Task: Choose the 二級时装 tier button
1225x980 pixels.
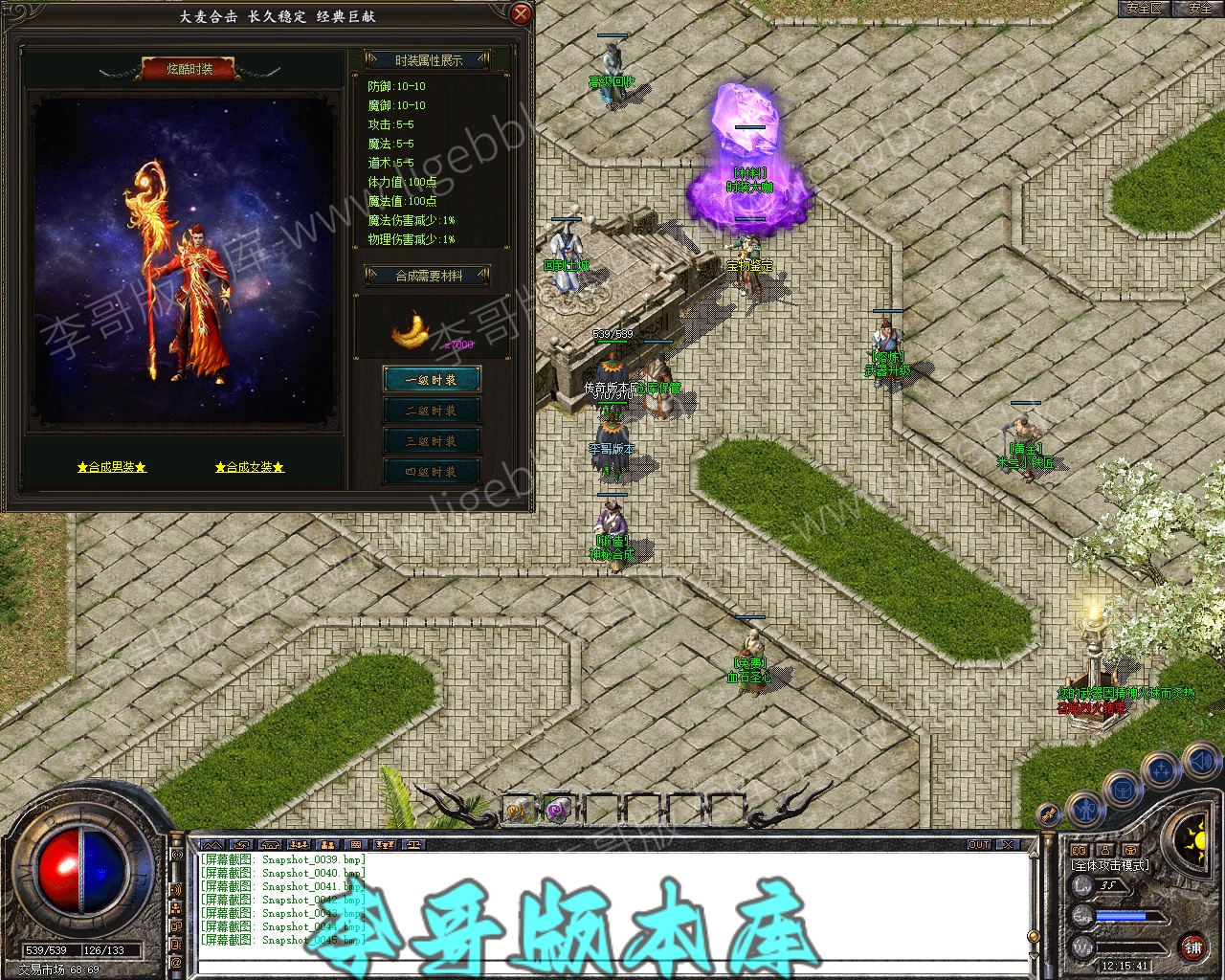Action: (x=431, y=411)
